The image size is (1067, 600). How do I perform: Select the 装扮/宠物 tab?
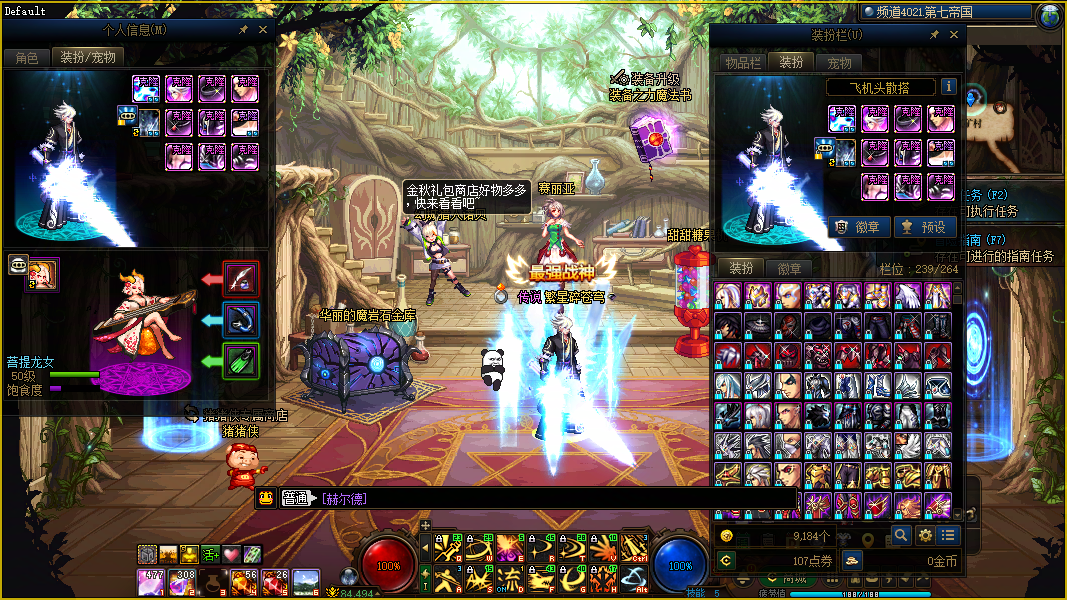pyautogui.click(x=88, y=58)
